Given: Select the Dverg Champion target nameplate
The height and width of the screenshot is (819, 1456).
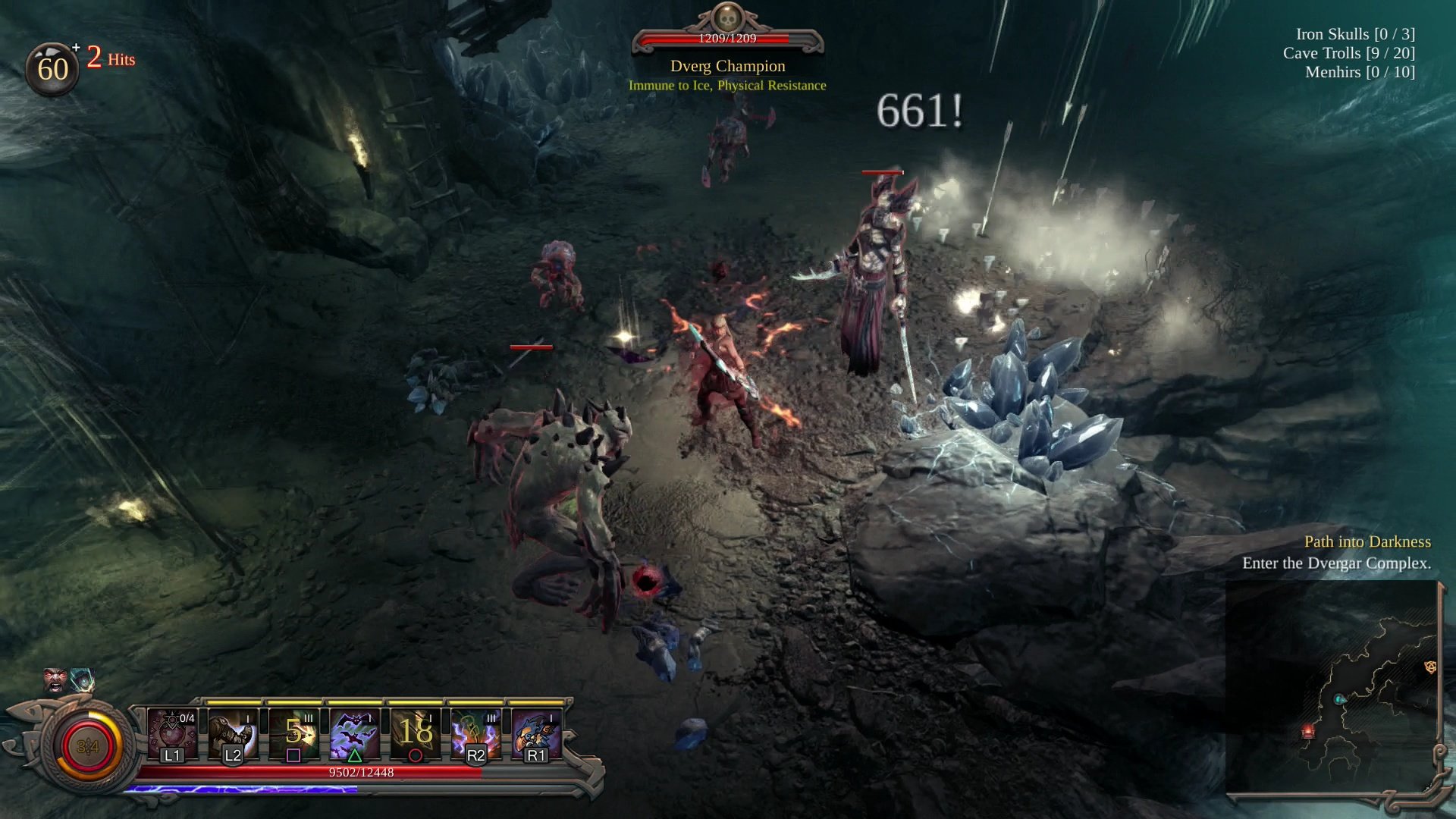Looking at the screenshot, I should click(x=727, y=66).
